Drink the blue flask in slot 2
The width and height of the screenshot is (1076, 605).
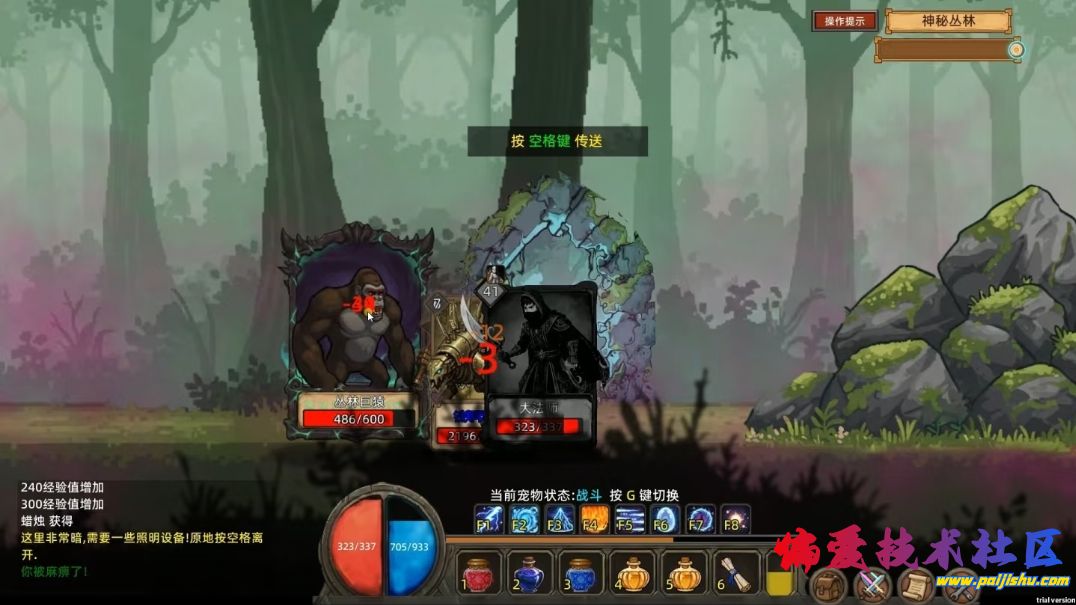pyautogui.click(x=530, y=575)
